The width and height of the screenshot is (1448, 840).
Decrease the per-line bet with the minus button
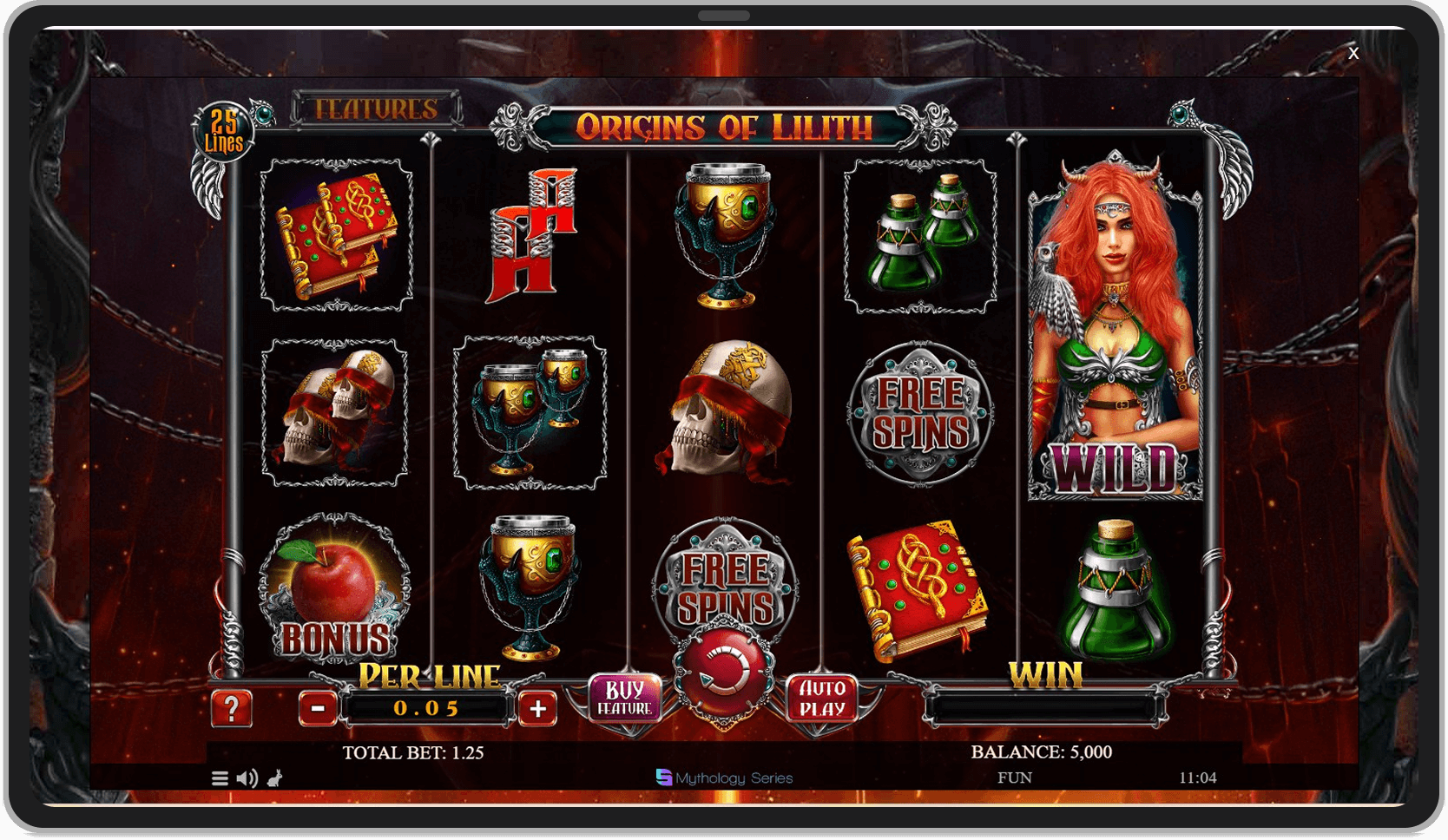319,707
